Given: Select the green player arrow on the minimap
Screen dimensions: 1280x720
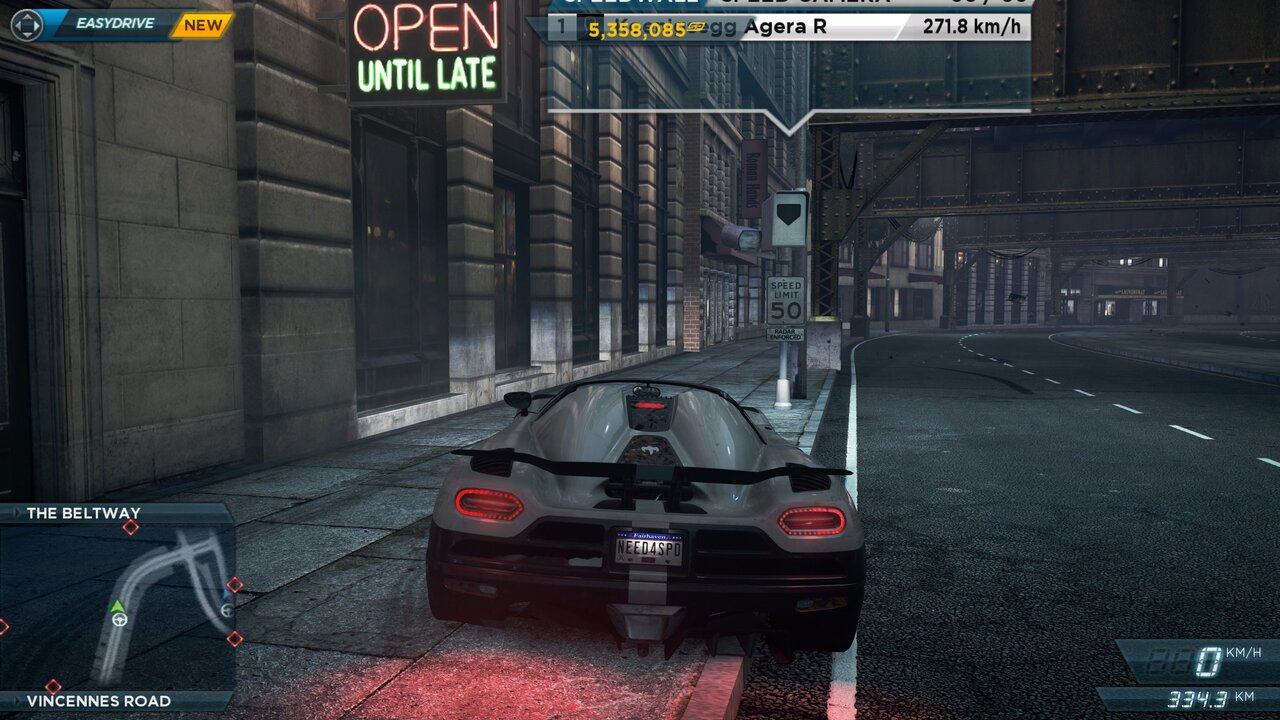Looking at the screenshot, I should pyautogui.click(x=118, y=605).
